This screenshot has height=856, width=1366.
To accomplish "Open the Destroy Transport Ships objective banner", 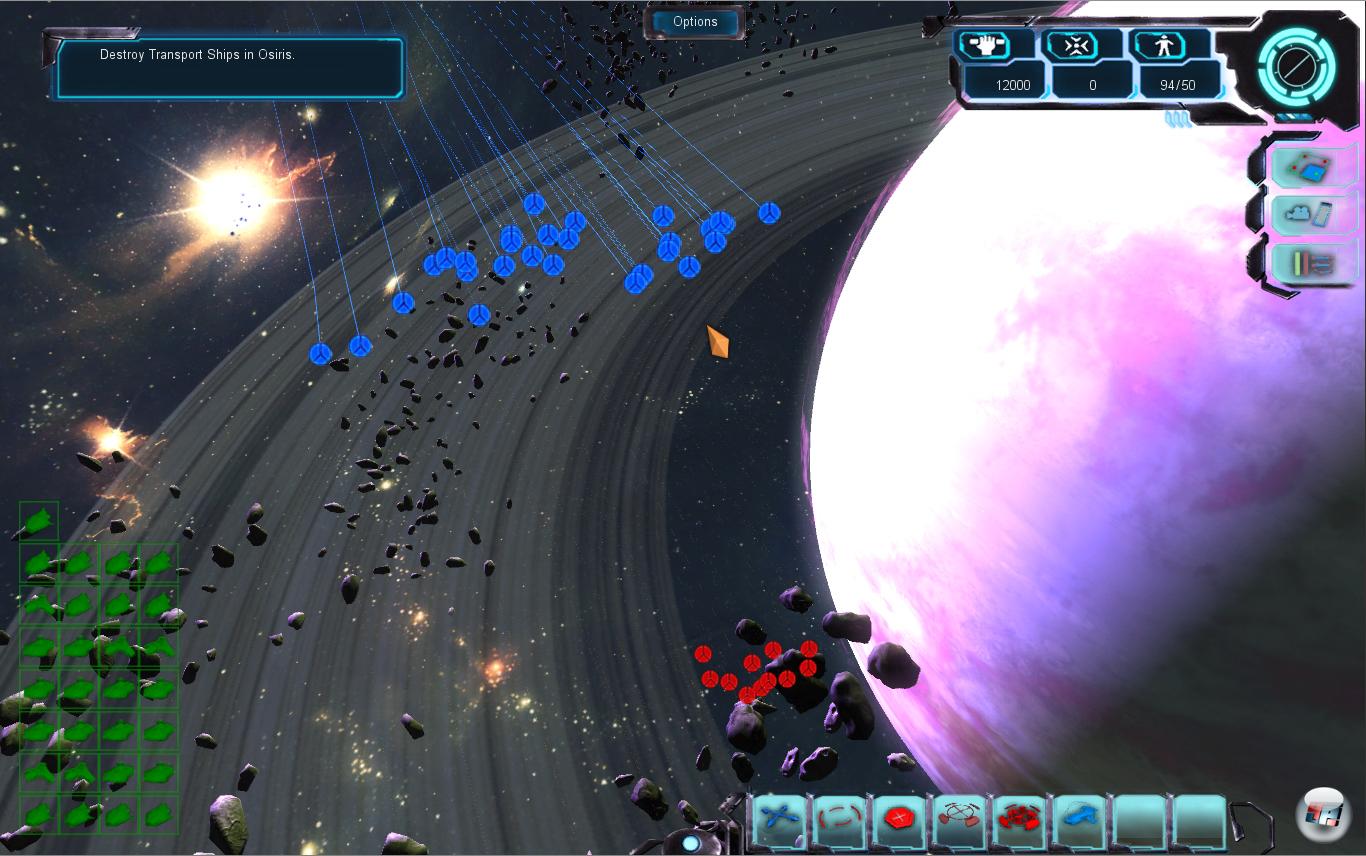I will point(228,67).
